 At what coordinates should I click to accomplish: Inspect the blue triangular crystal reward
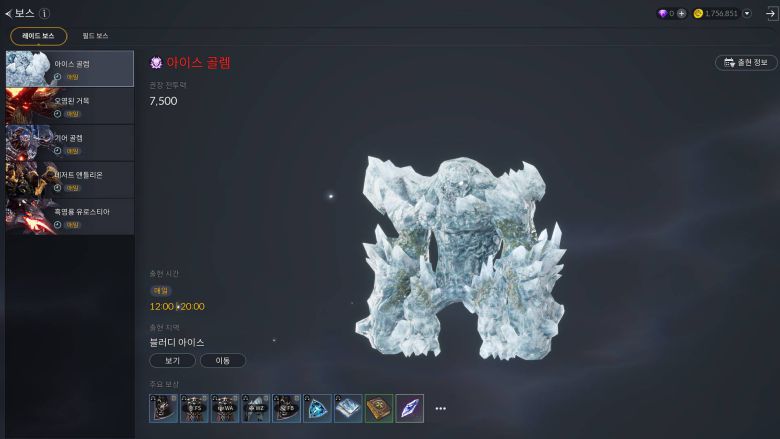(318, 408)
